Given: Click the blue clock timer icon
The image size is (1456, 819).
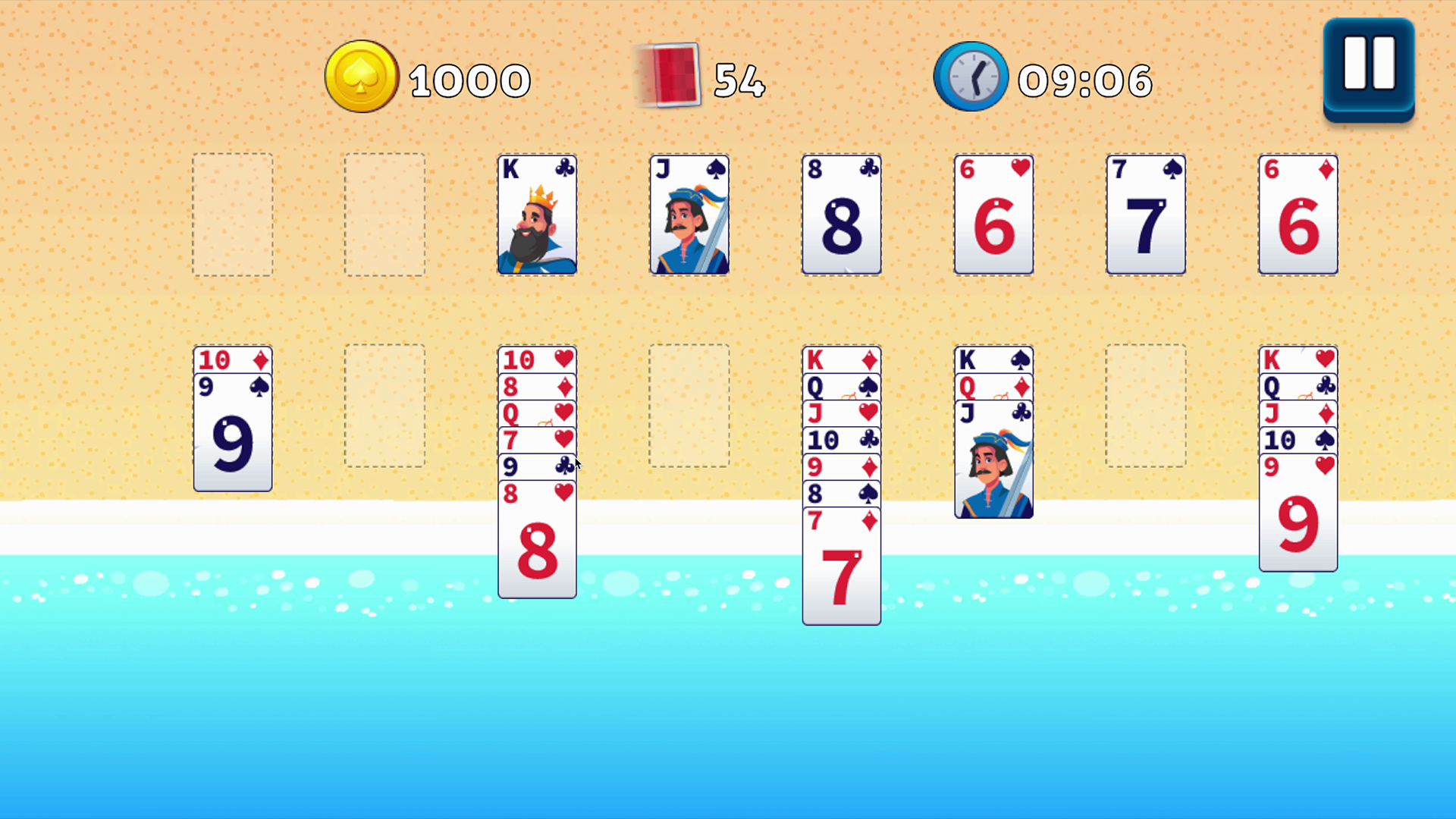Looking at the screenshot, I should 971,76.
